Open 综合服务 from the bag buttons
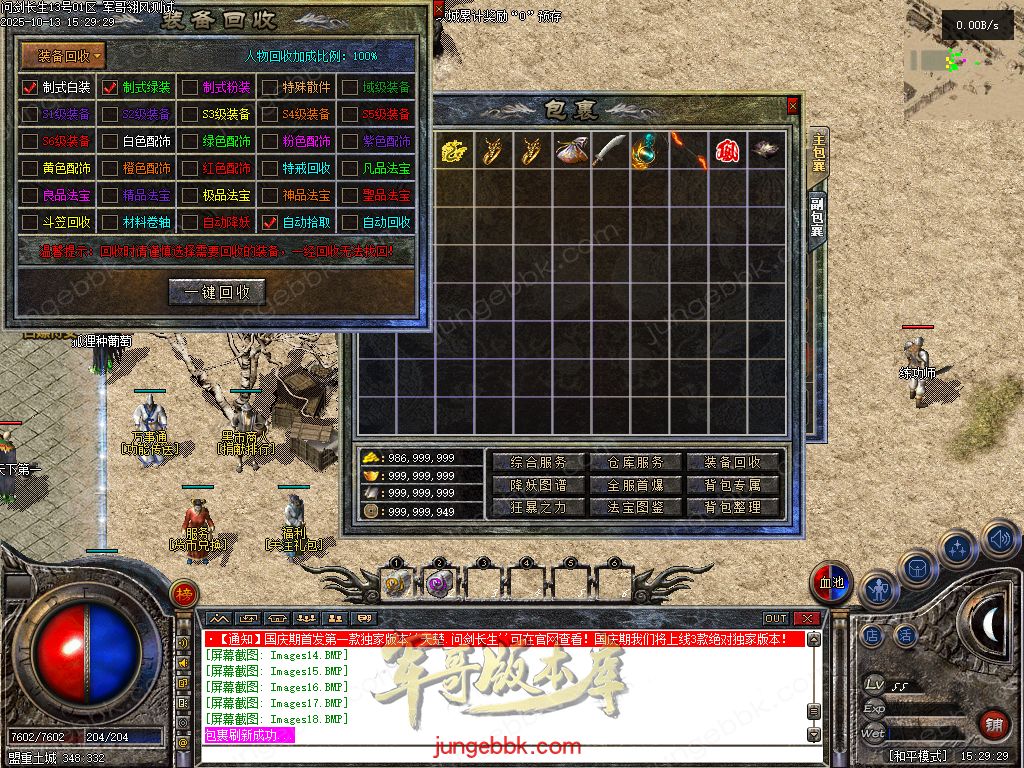Viewport: 1024px width, 768px height. (538, 462)
